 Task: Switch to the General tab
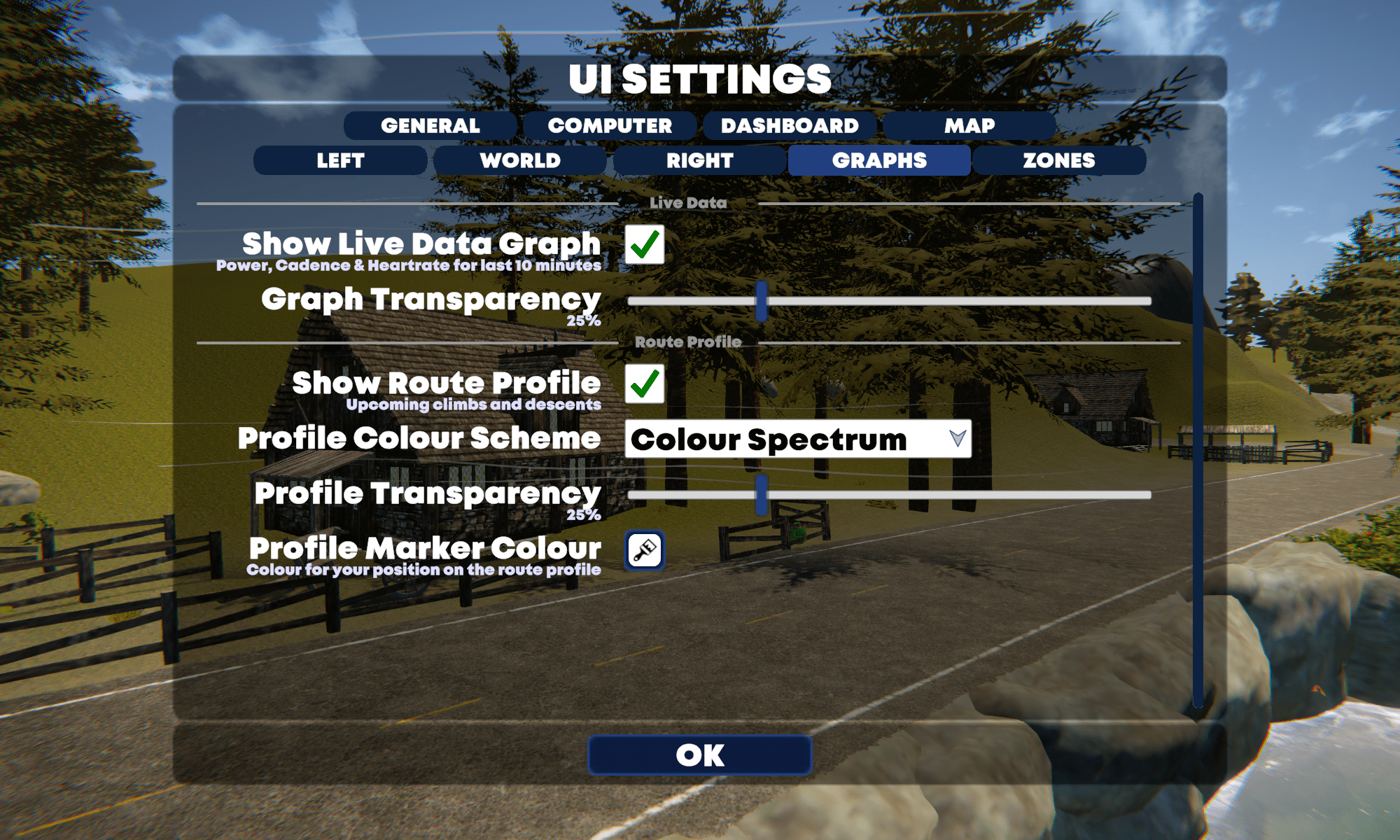tap(430, 126)
